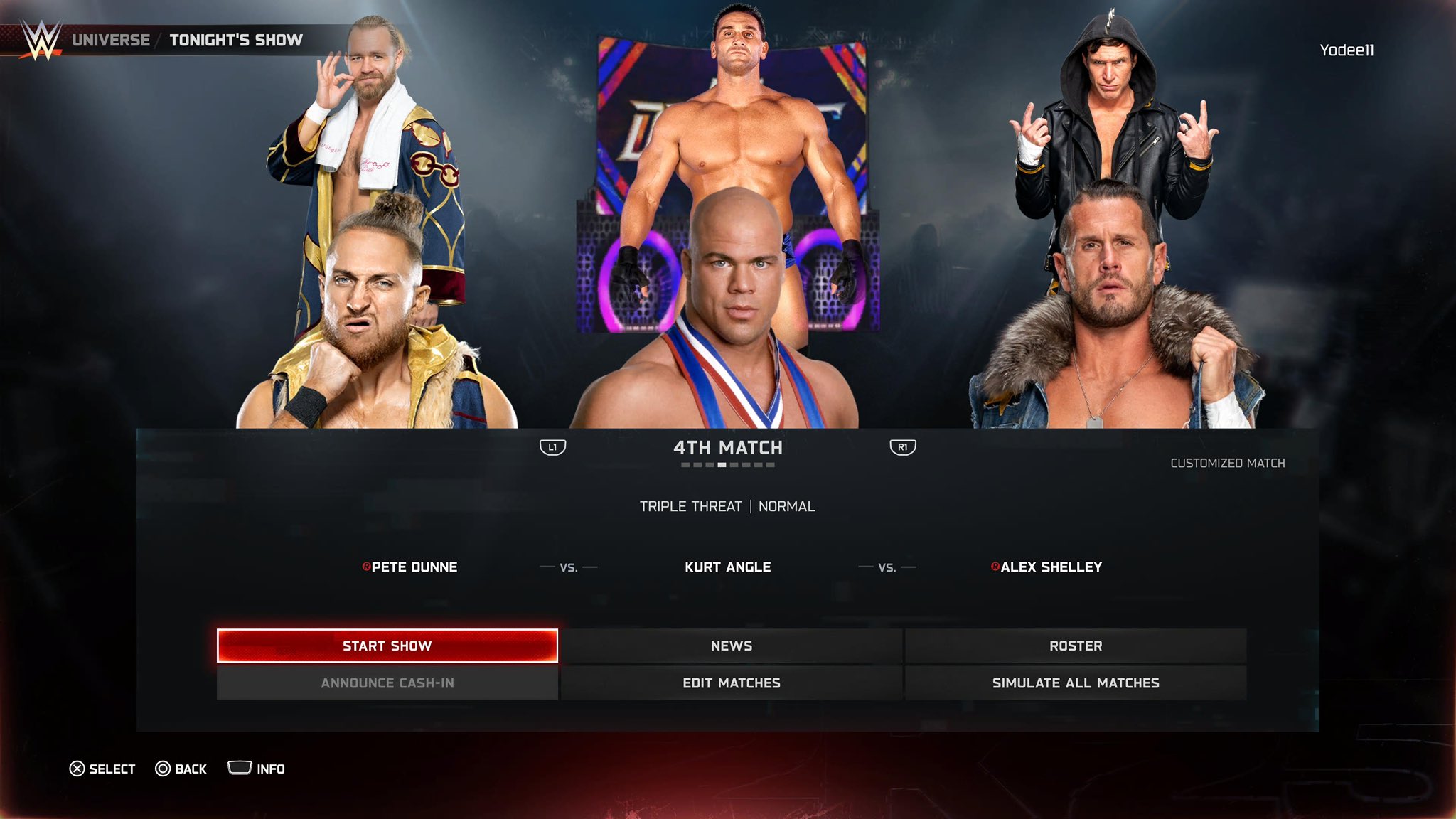1456x819 pixels.
Task: Select Announce Cash-In option
Action: tap(387, 682)
